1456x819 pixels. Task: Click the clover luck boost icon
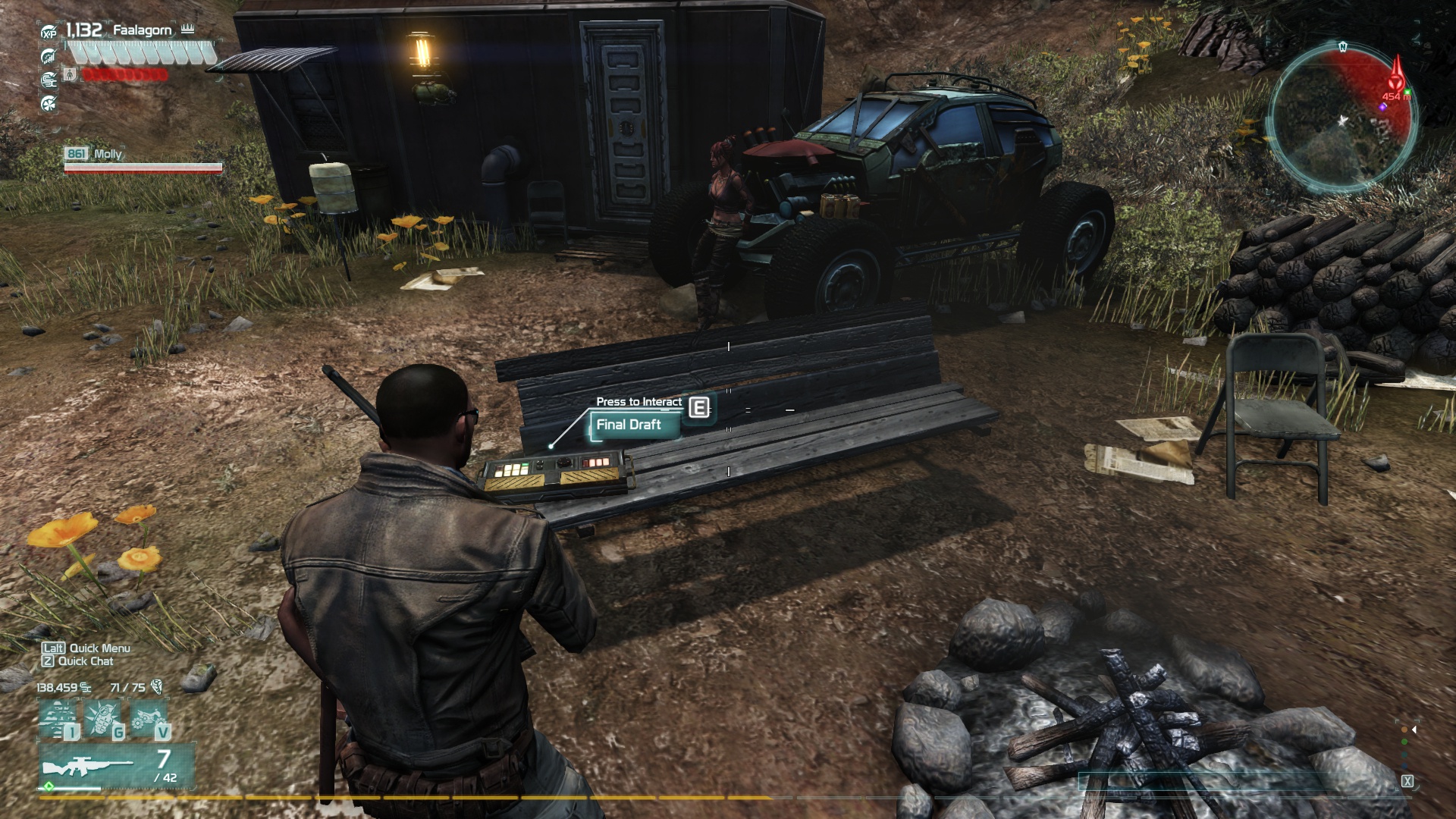click(x=49, y=102)
